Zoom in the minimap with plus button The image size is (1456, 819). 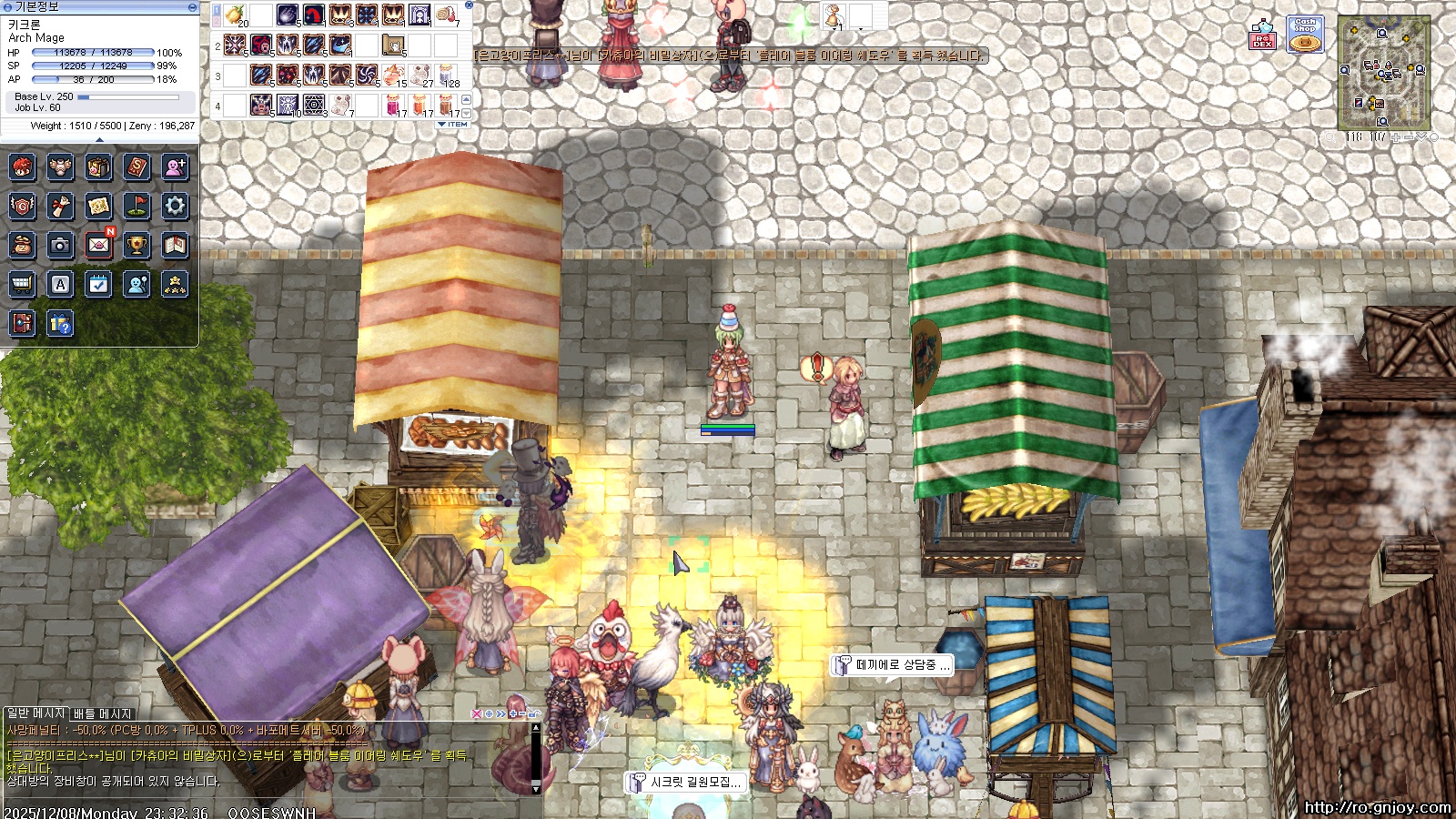[x=1394, y=137]
